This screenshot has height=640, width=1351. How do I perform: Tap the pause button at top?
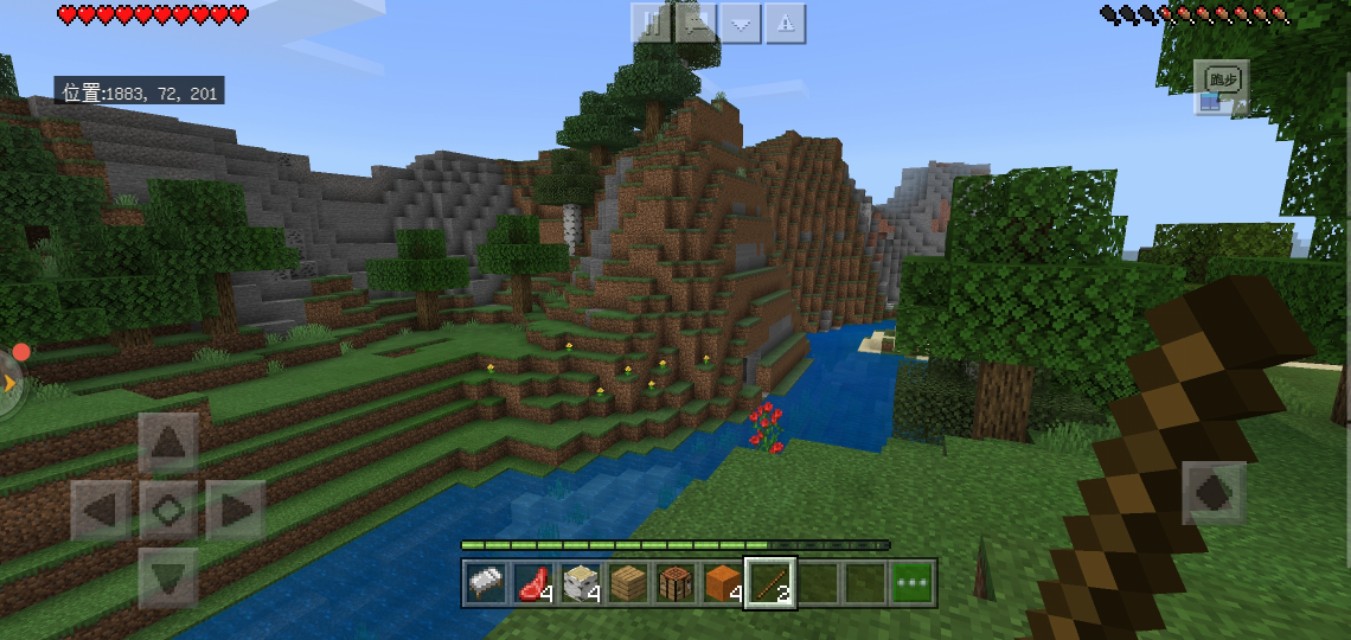[x=651, y=24]
